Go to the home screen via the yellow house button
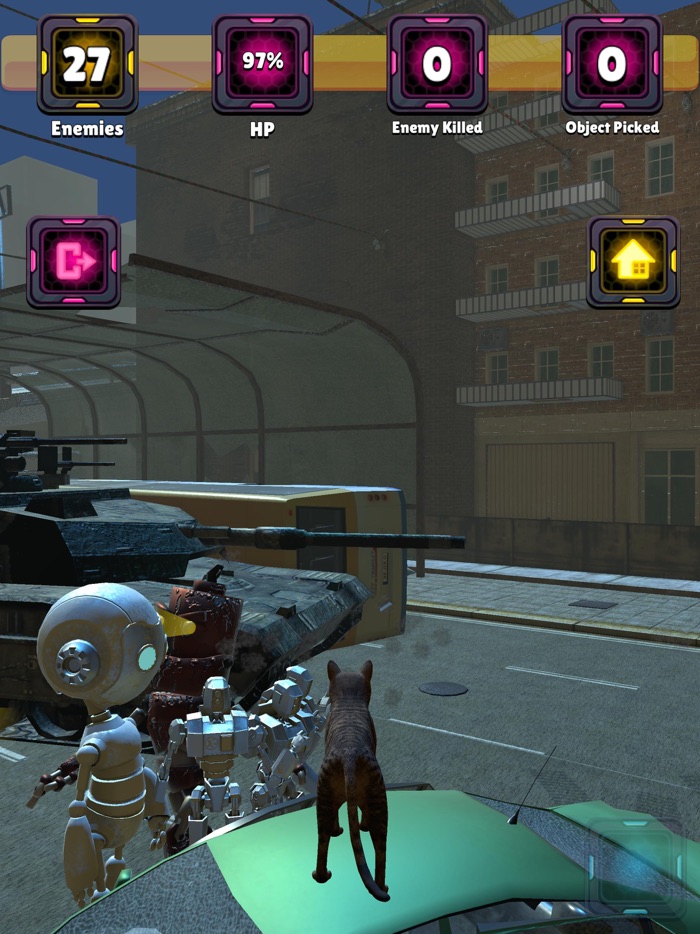This screenshot has height=934, width=700. [633, 262]
